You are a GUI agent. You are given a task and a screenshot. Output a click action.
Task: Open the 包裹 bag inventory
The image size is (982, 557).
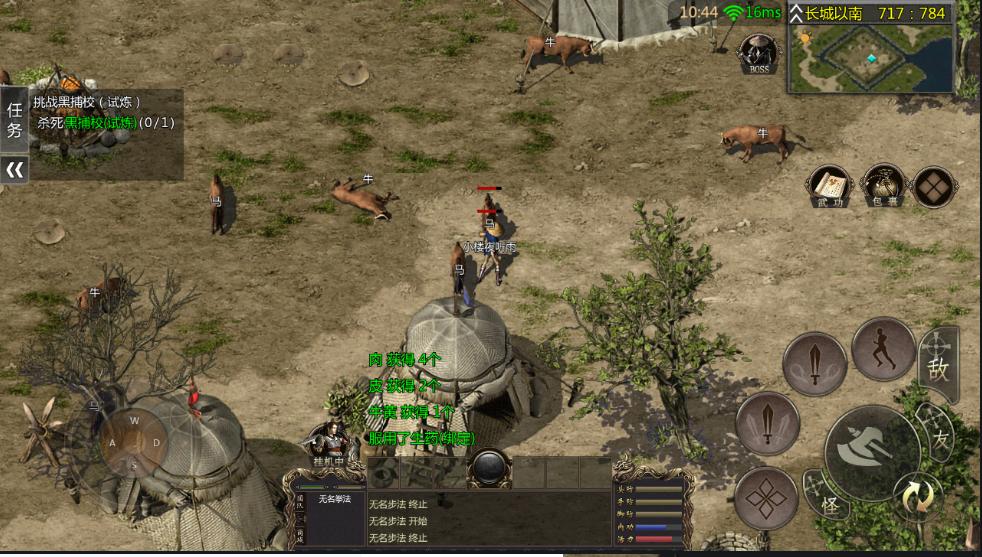tap(883, 185)
